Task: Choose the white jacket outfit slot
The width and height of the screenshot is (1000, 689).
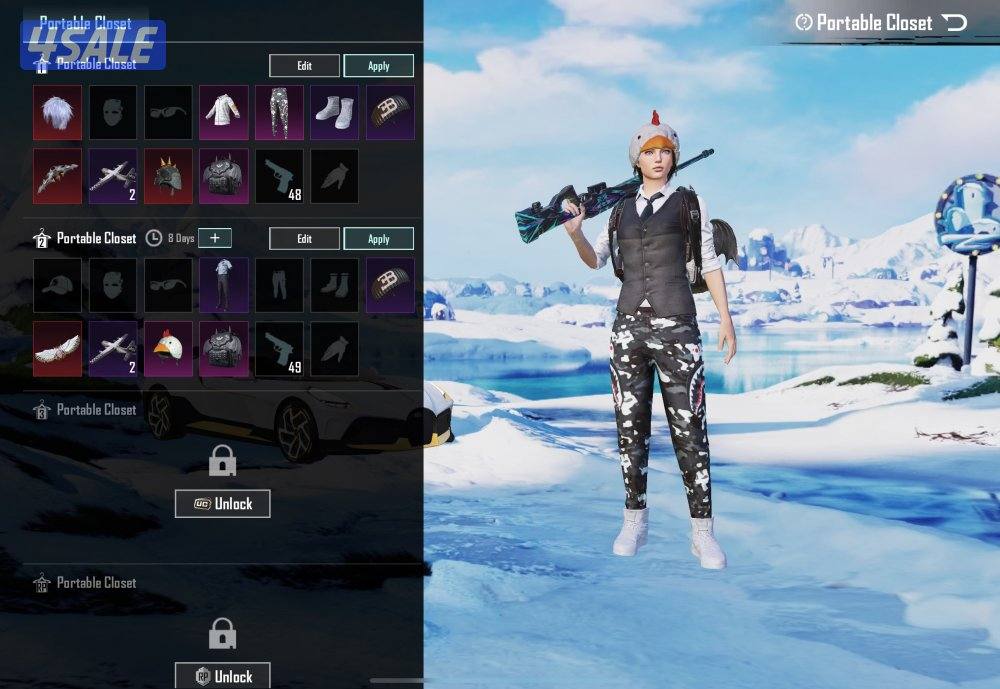Action: point(224,110)
